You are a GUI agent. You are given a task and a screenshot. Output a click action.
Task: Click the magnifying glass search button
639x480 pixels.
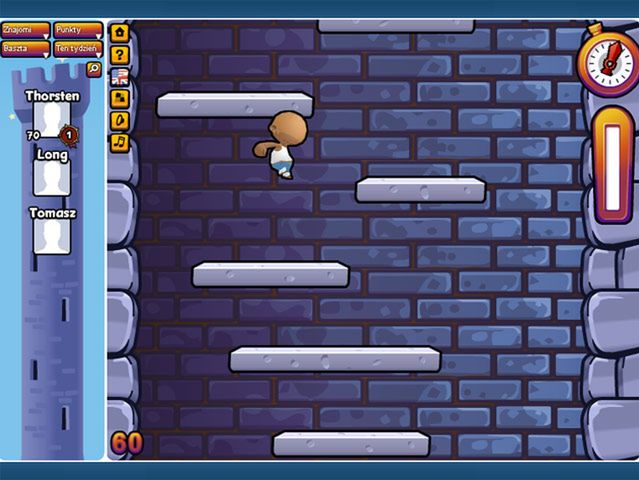coord(94,69)
